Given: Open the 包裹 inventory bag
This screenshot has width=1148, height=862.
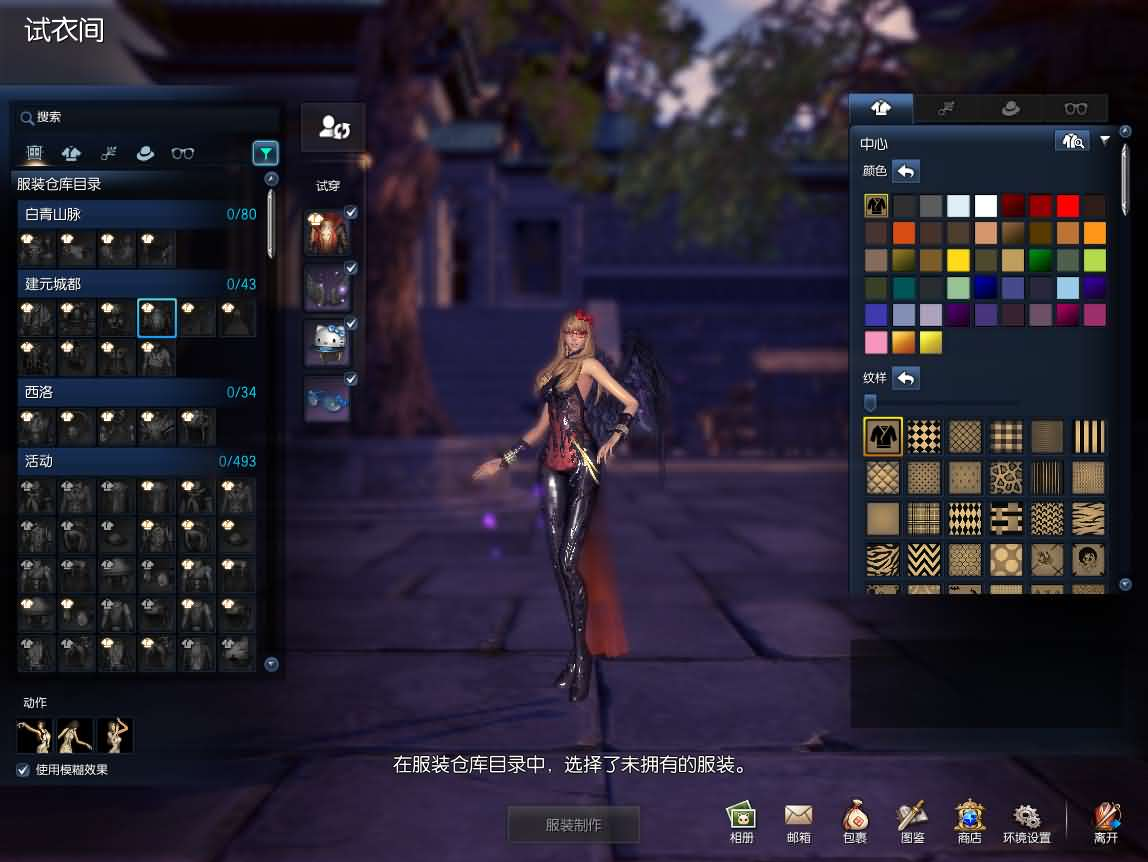Looking at the screenshot, I should (x=855, y=822).
